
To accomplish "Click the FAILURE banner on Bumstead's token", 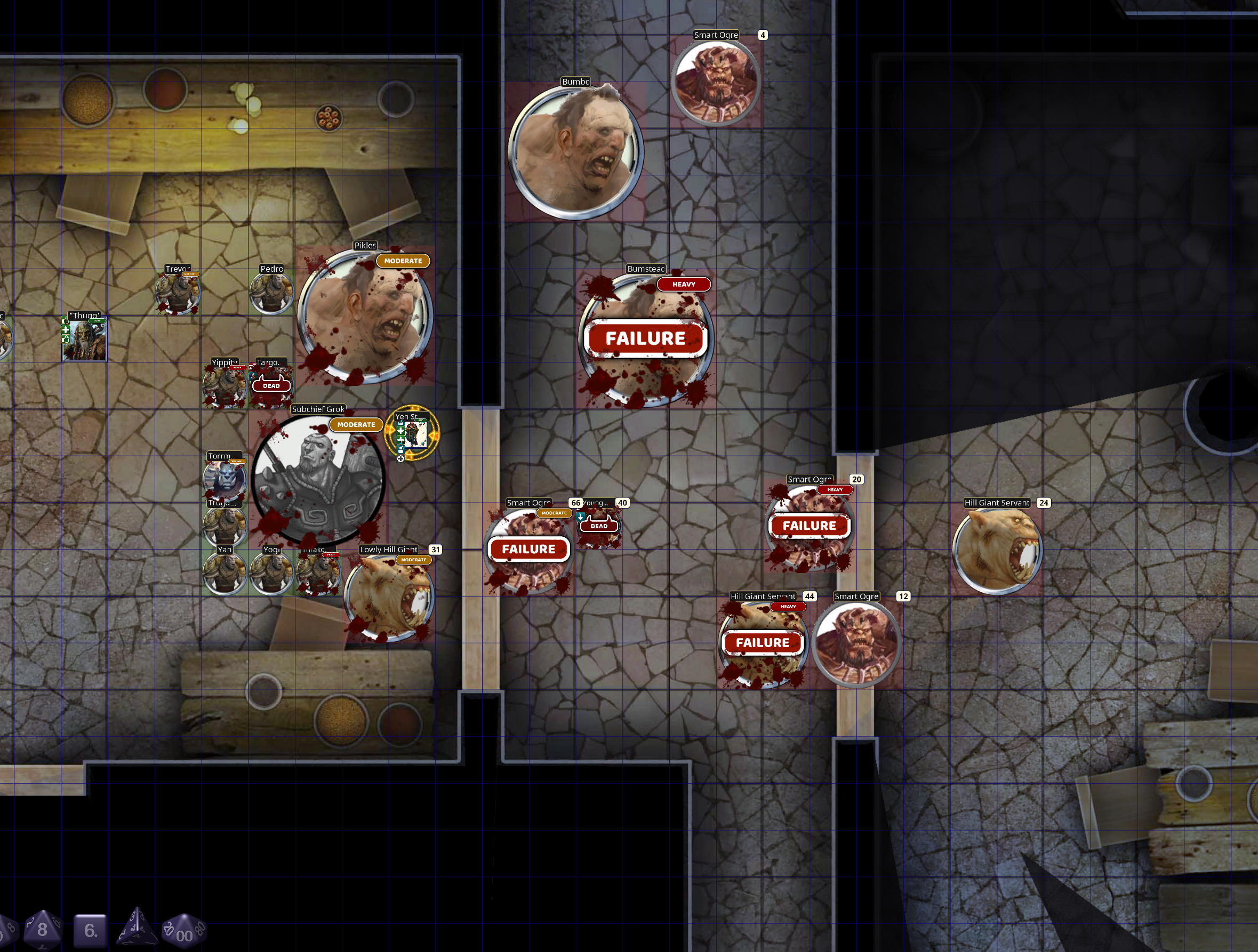I will [644, 337].
